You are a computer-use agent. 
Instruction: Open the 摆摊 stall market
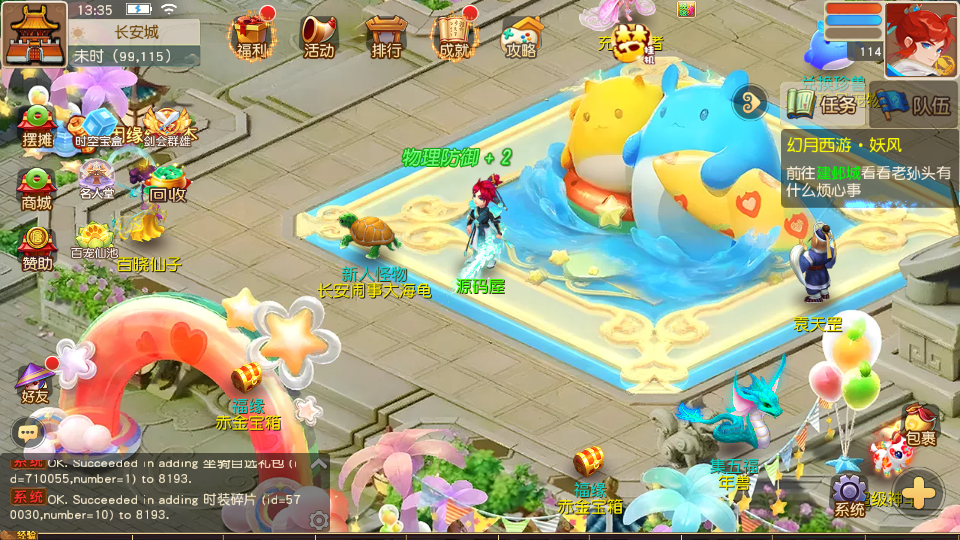click(x=37, y=127)
